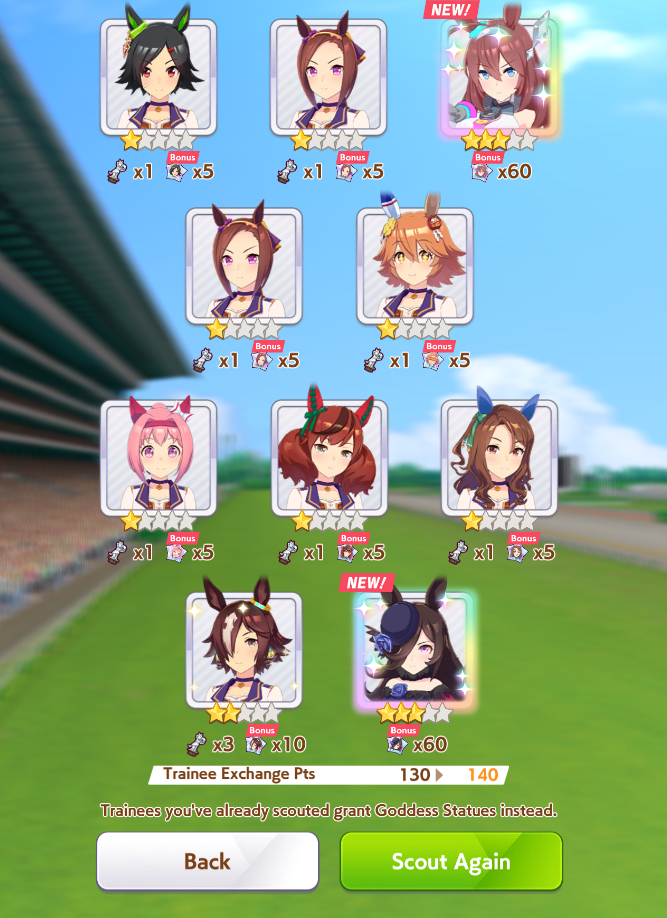Select the red twin-tailed trainee card
Viewport: 667px width, 918px height.
click(x=329, y=458)
